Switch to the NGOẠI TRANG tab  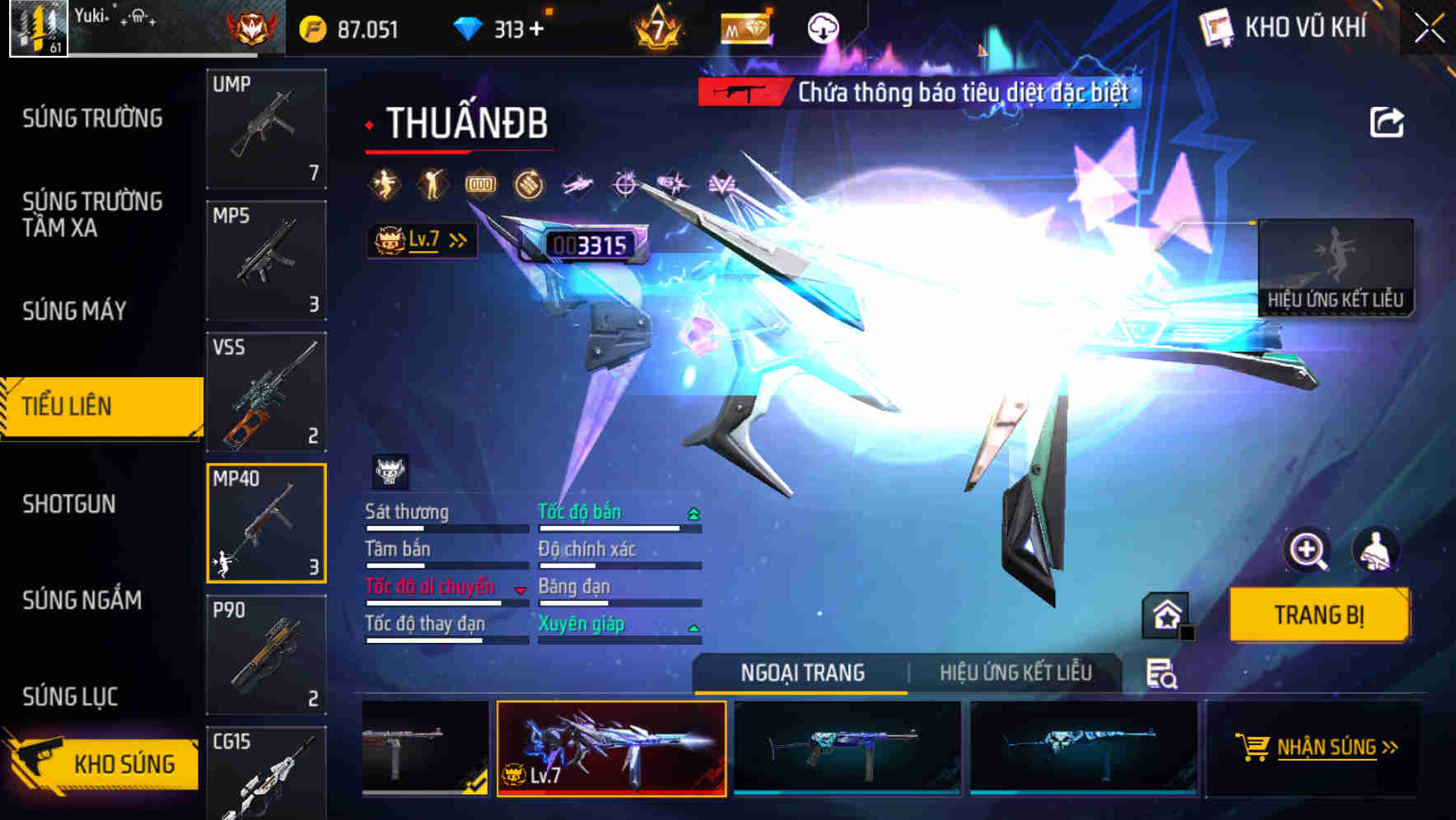pos(800,673)
